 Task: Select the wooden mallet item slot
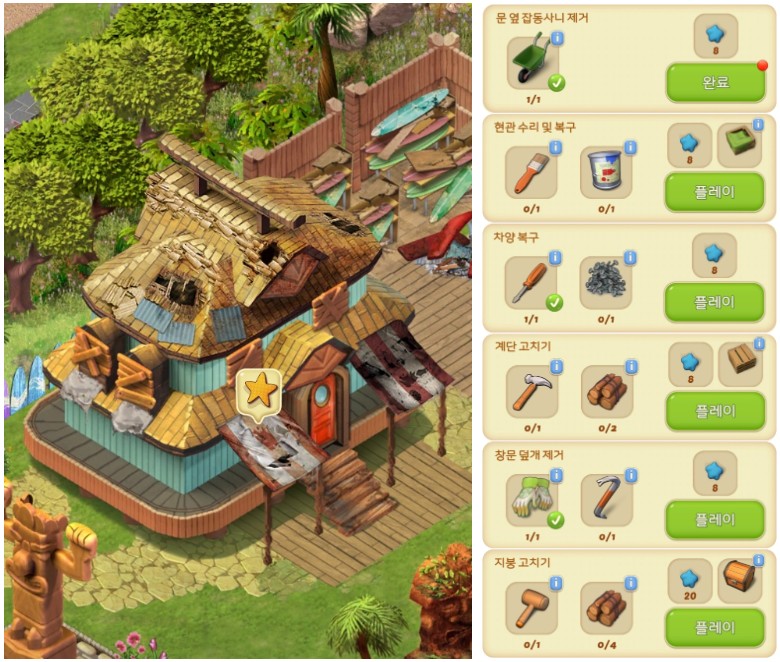tap(531, 607)
